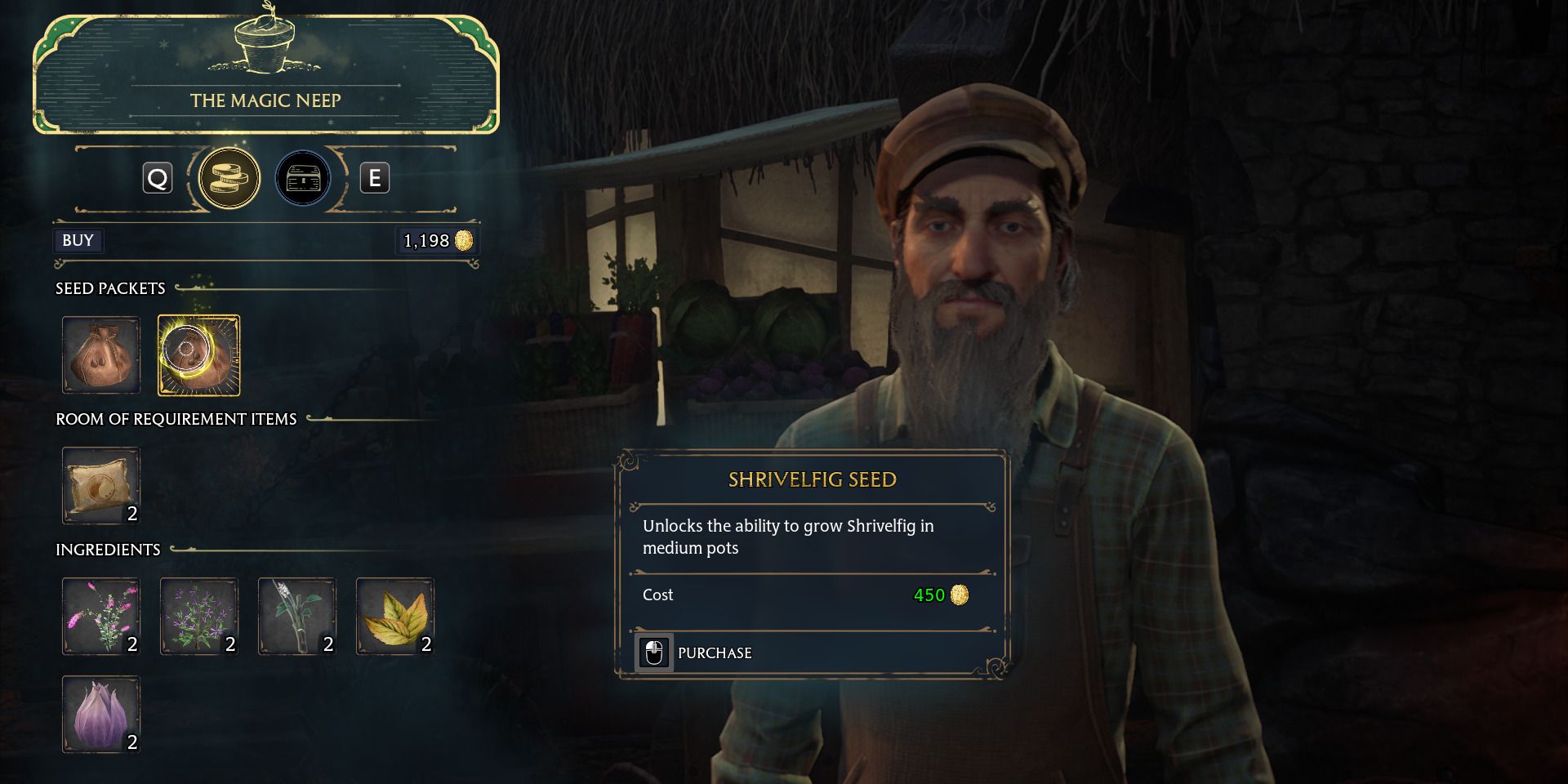
Task: Select the purple Shrivelfig fruit ingredient
Action: [100, 715]
